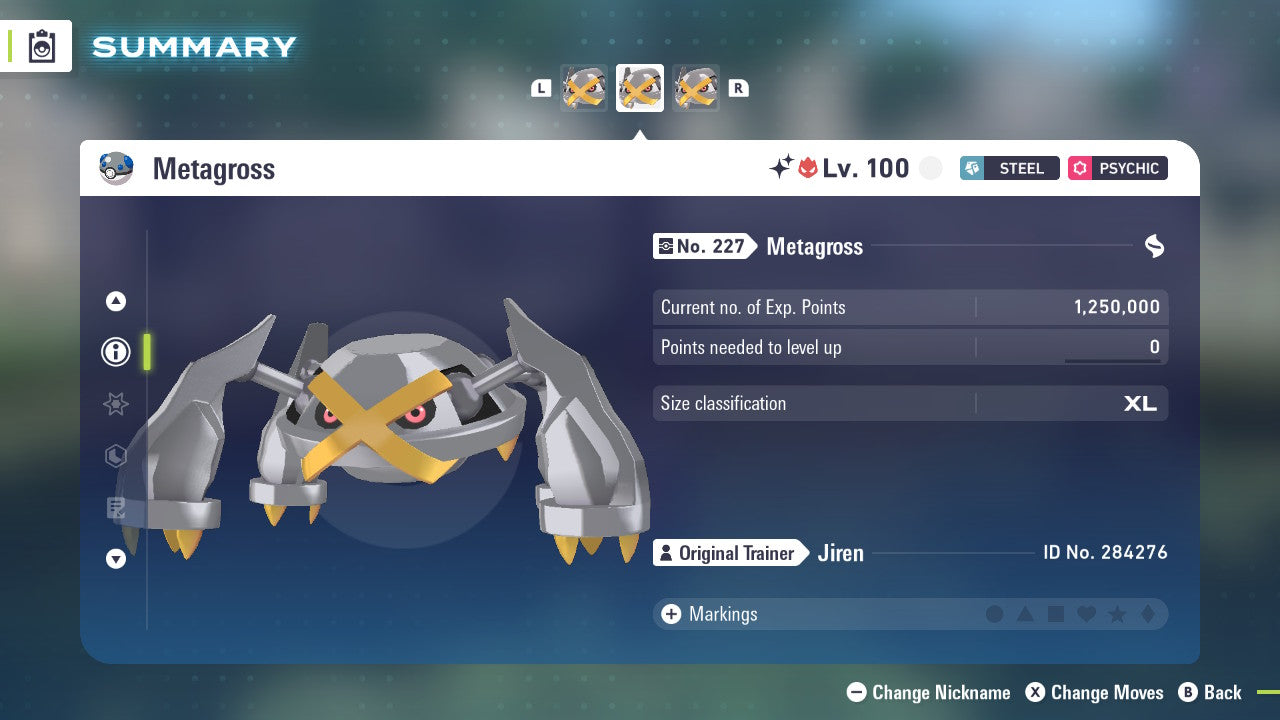Select the star-shaped Ribbons page icon

tap(115, 404)
